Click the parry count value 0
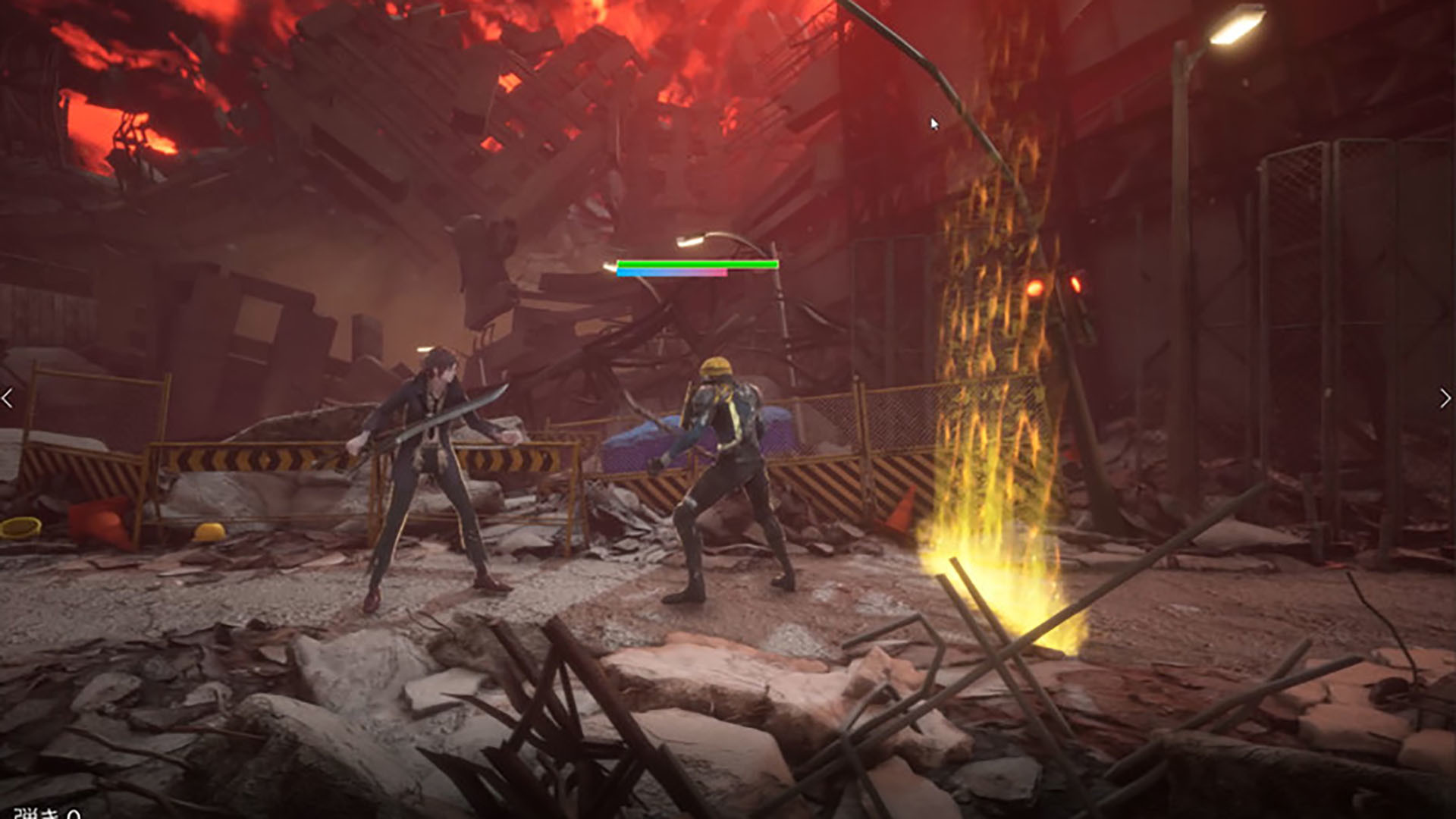Screen dimensions: 1456x819 pyautogui.click(x=72, y=814)
